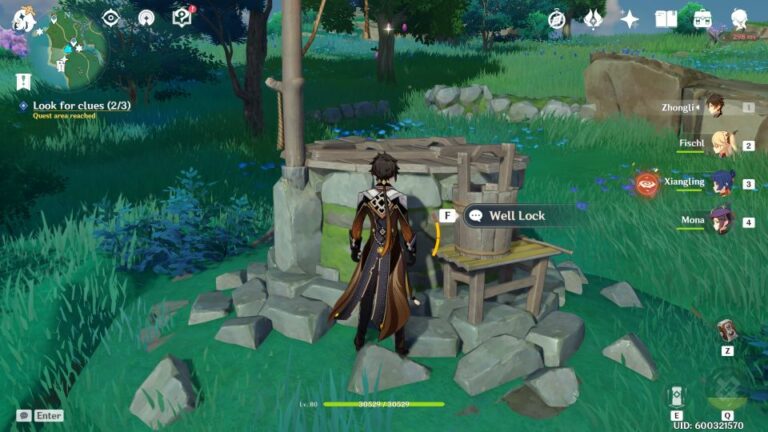Activate Zhongli's elemental skill pillar icon
This screenshot has height=432, width=768.
point(677,395)
